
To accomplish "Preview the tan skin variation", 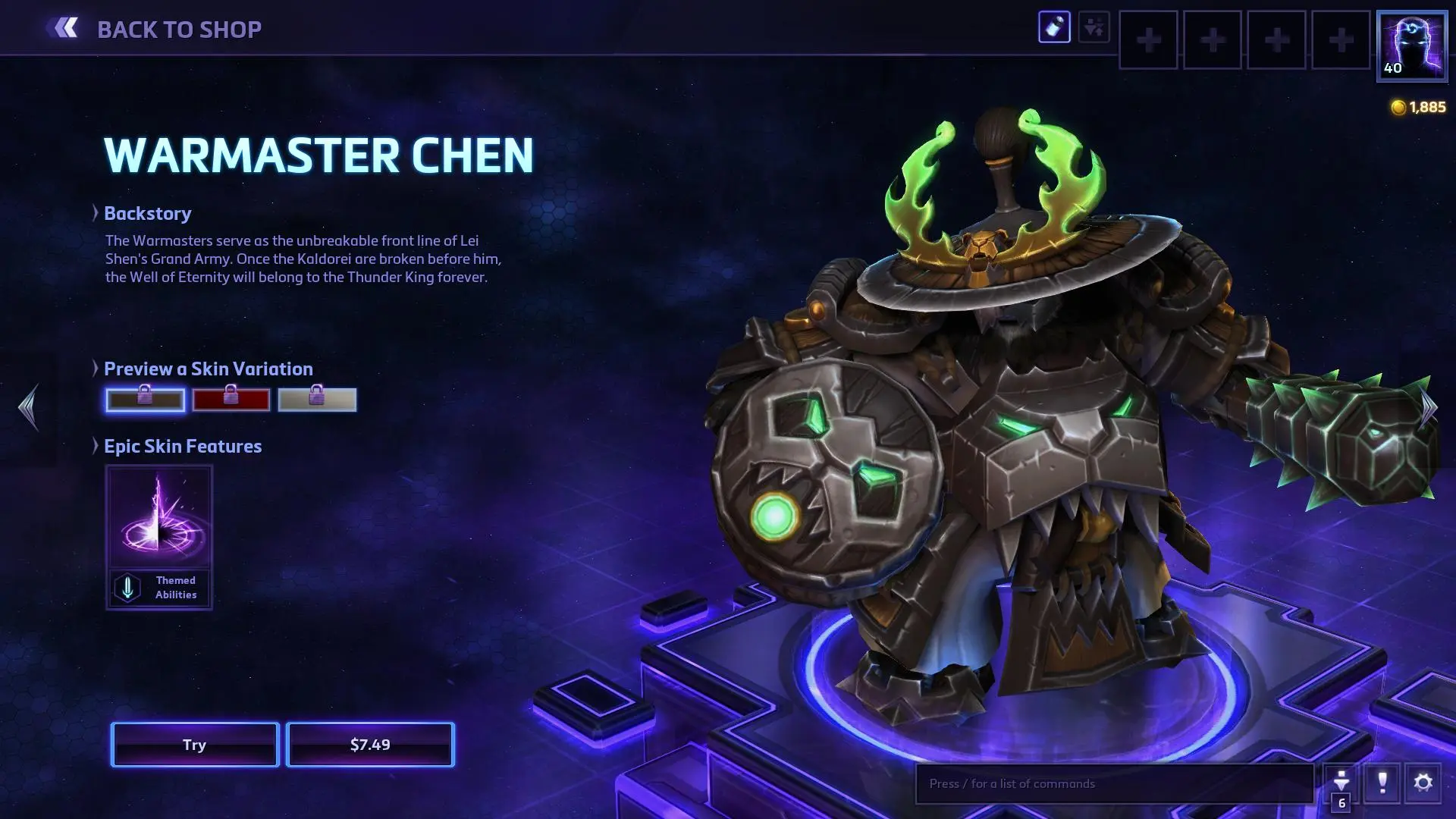I will (317, 400).
